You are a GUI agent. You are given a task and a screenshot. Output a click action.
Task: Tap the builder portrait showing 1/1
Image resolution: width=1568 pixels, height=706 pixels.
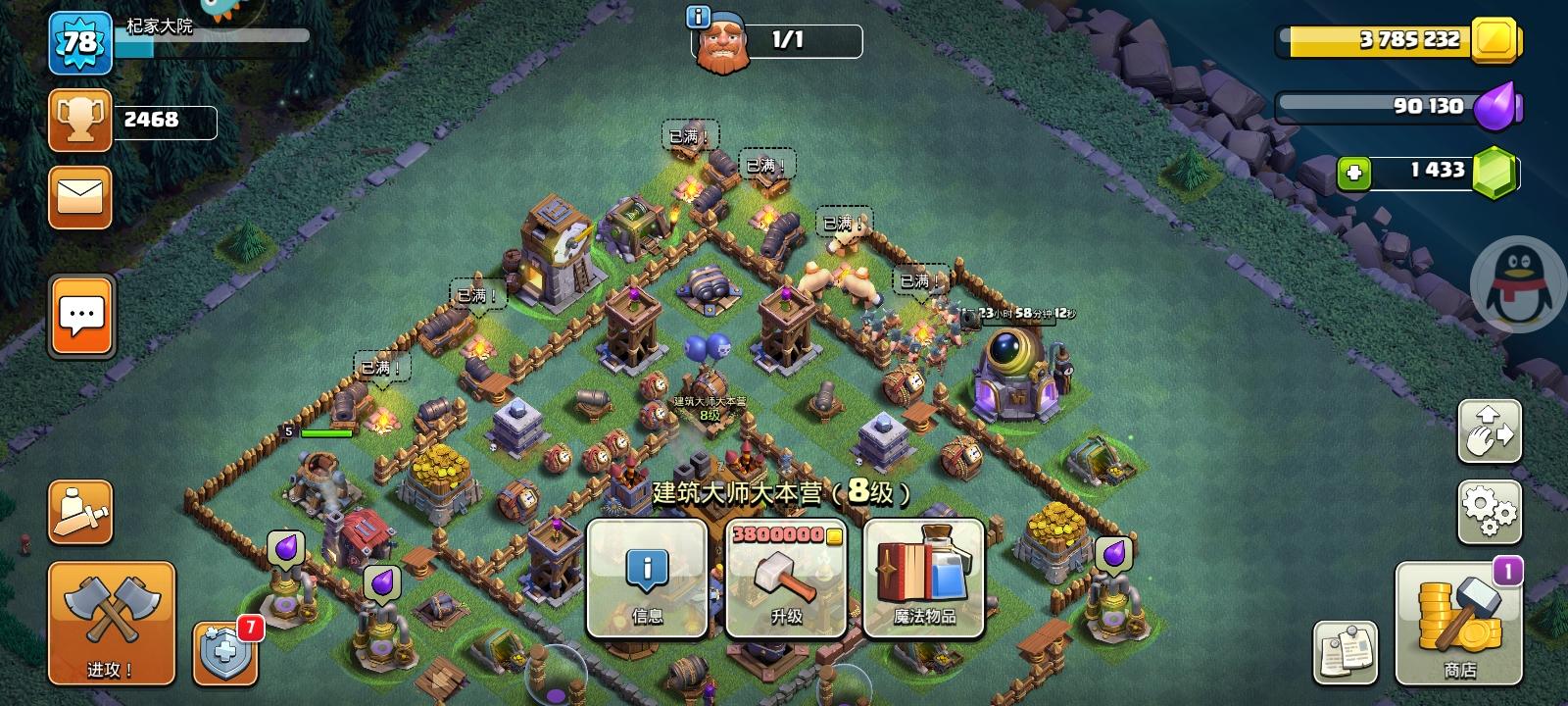point(722,42)
